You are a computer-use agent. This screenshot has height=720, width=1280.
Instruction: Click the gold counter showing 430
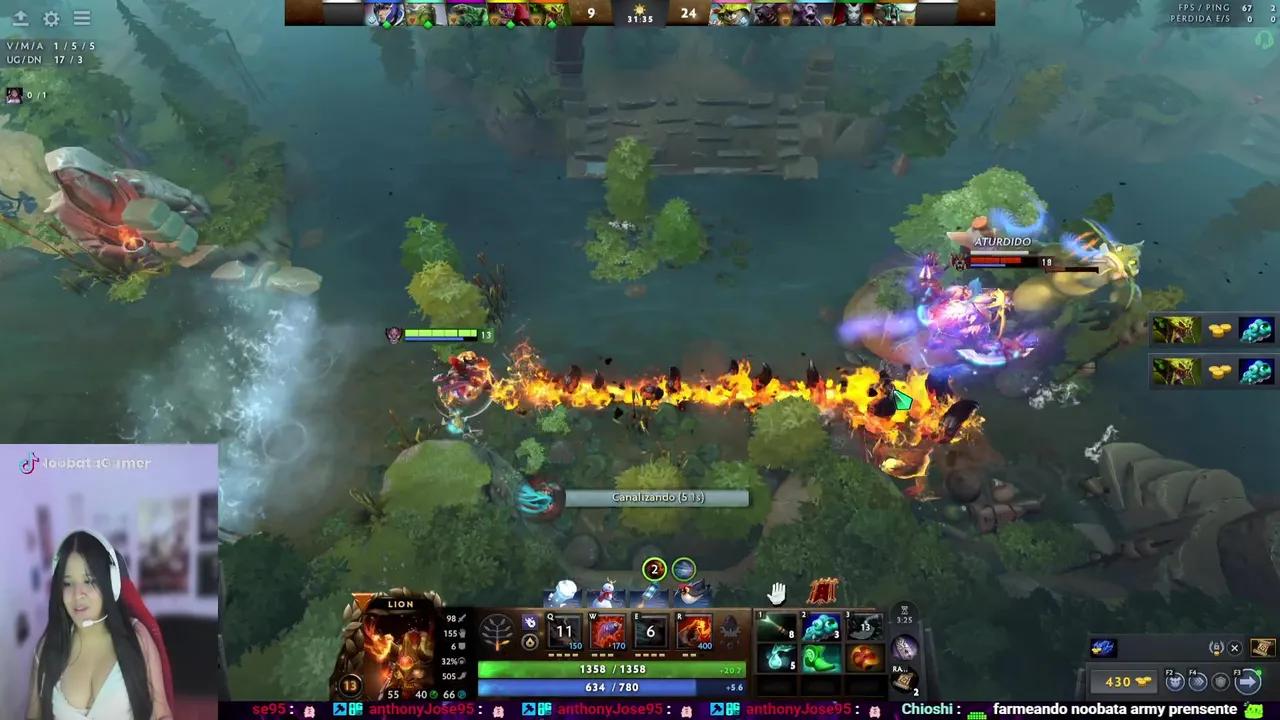click(x=1124, y=681)
